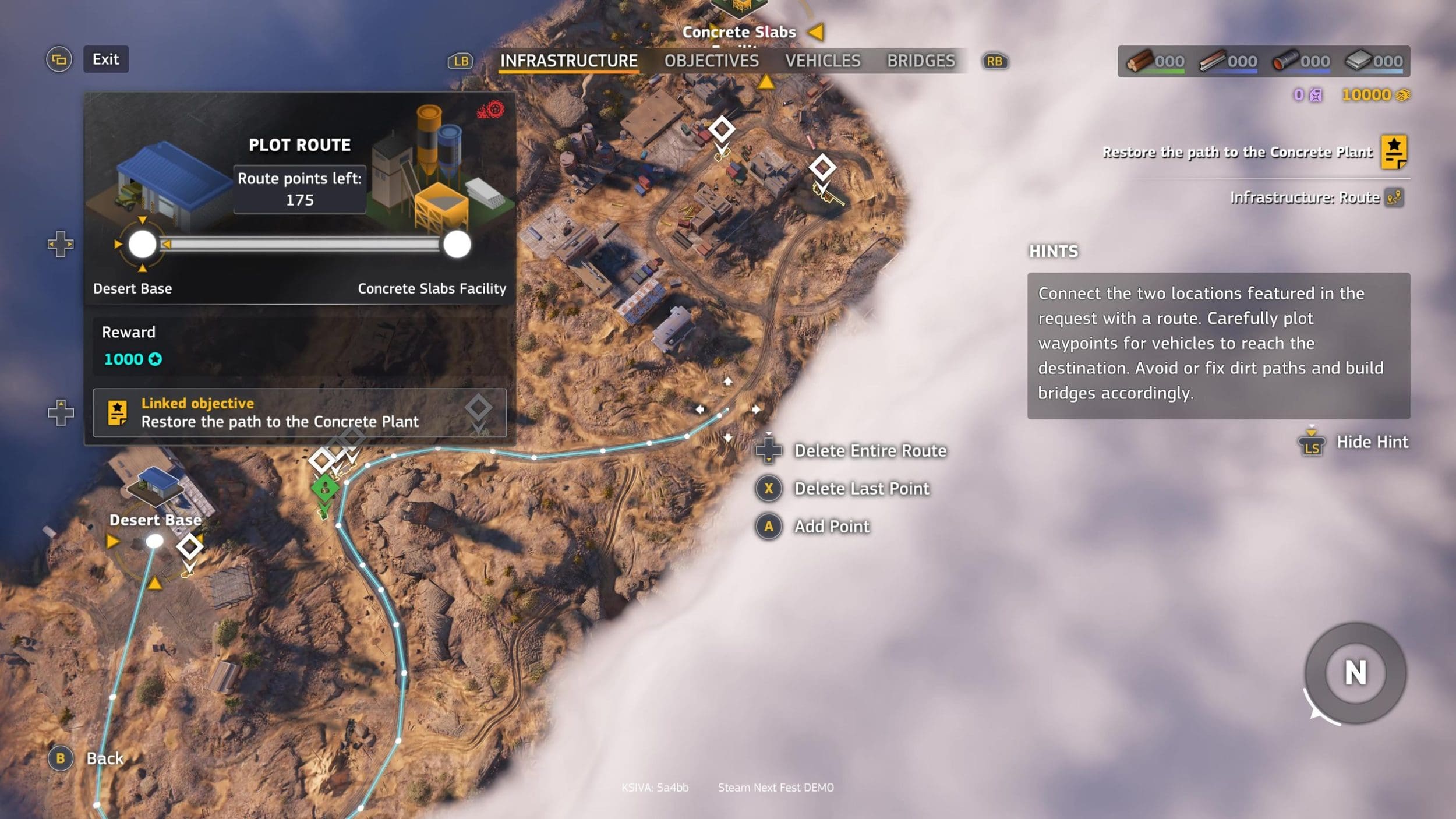Open the Vehicles tab
Viewport: 1456px width, 819px height.
tap(822, 61)
